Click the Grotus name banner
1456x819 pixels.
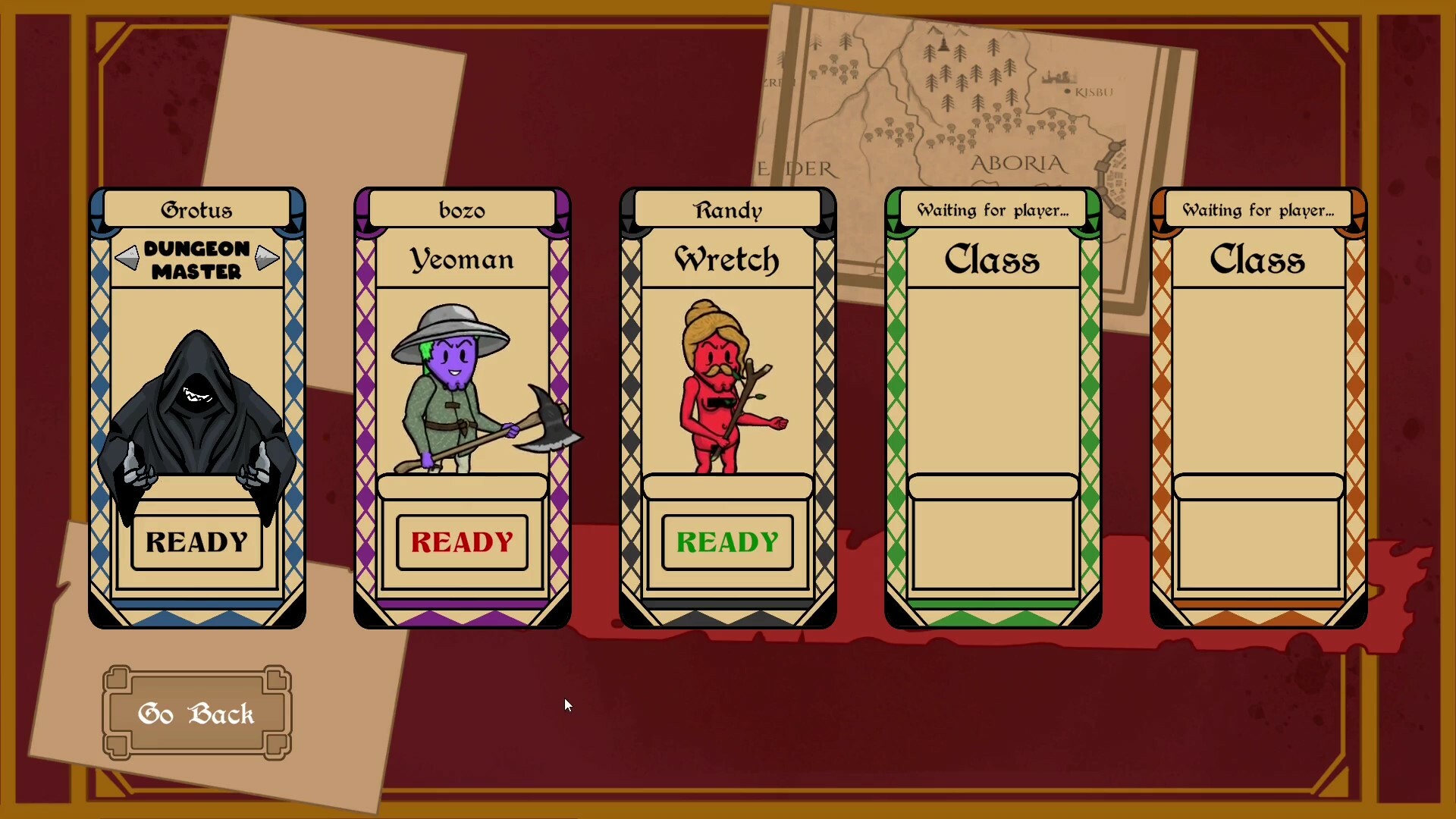[x=197, y=210]
